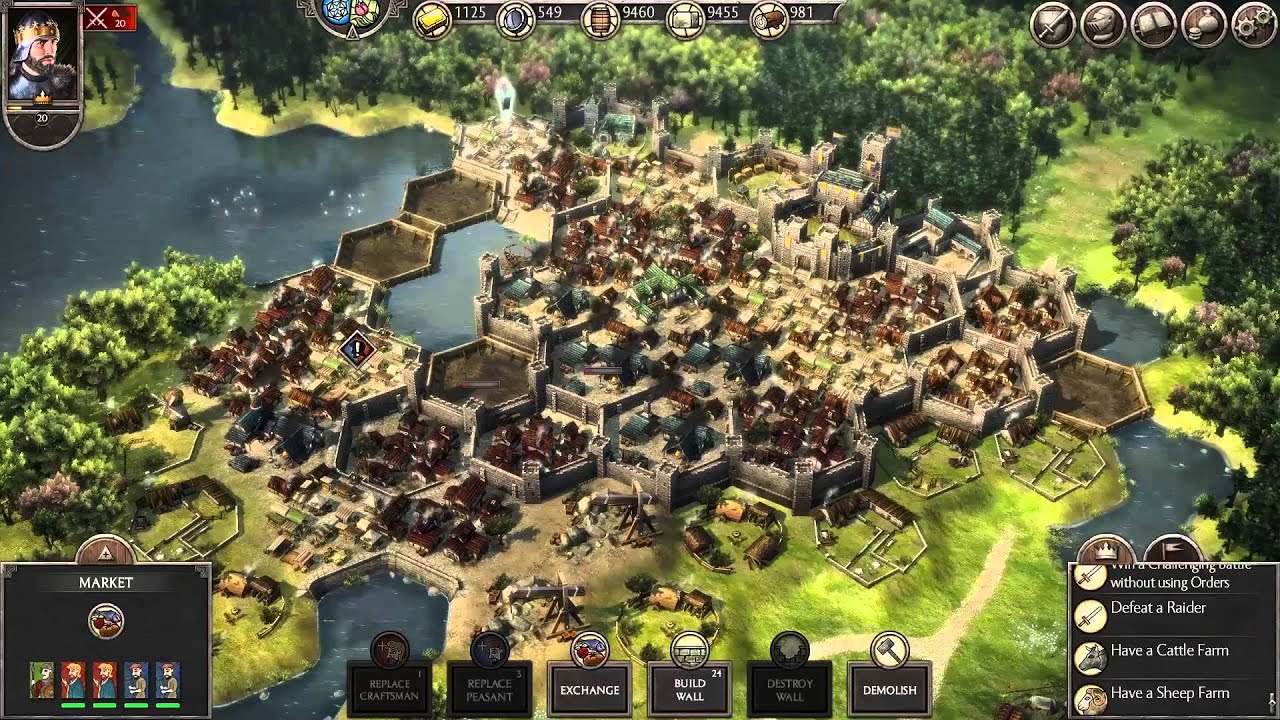
Task: Open the knight helmet menu
Action: [1103, 26]
